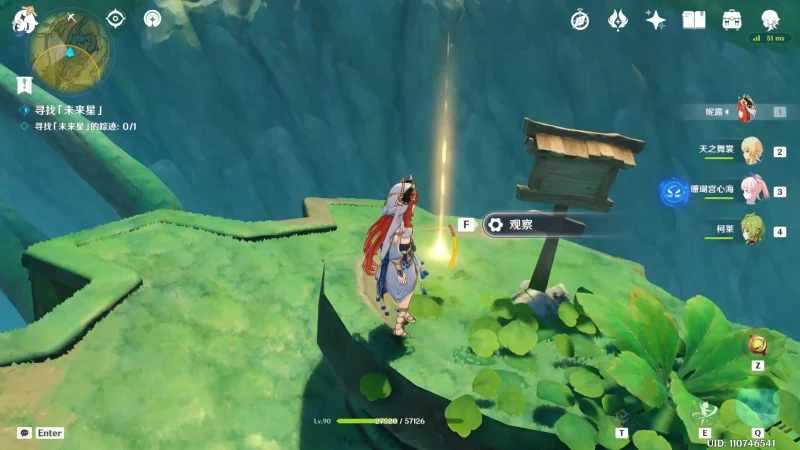
Task: Open the character profile head icon
Action: [770, 20]
